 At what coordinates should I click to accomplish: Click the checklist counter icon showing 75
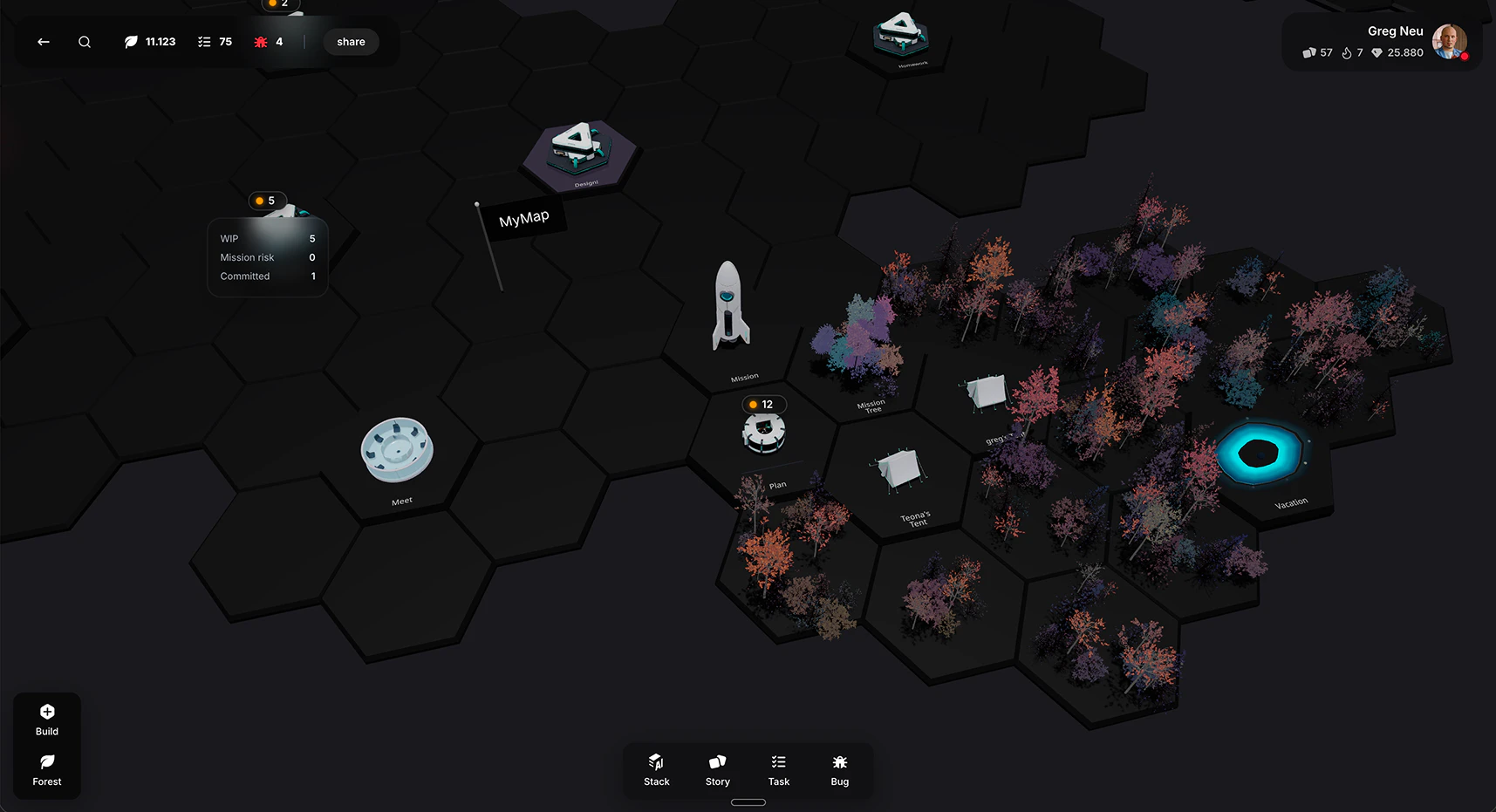204,41
